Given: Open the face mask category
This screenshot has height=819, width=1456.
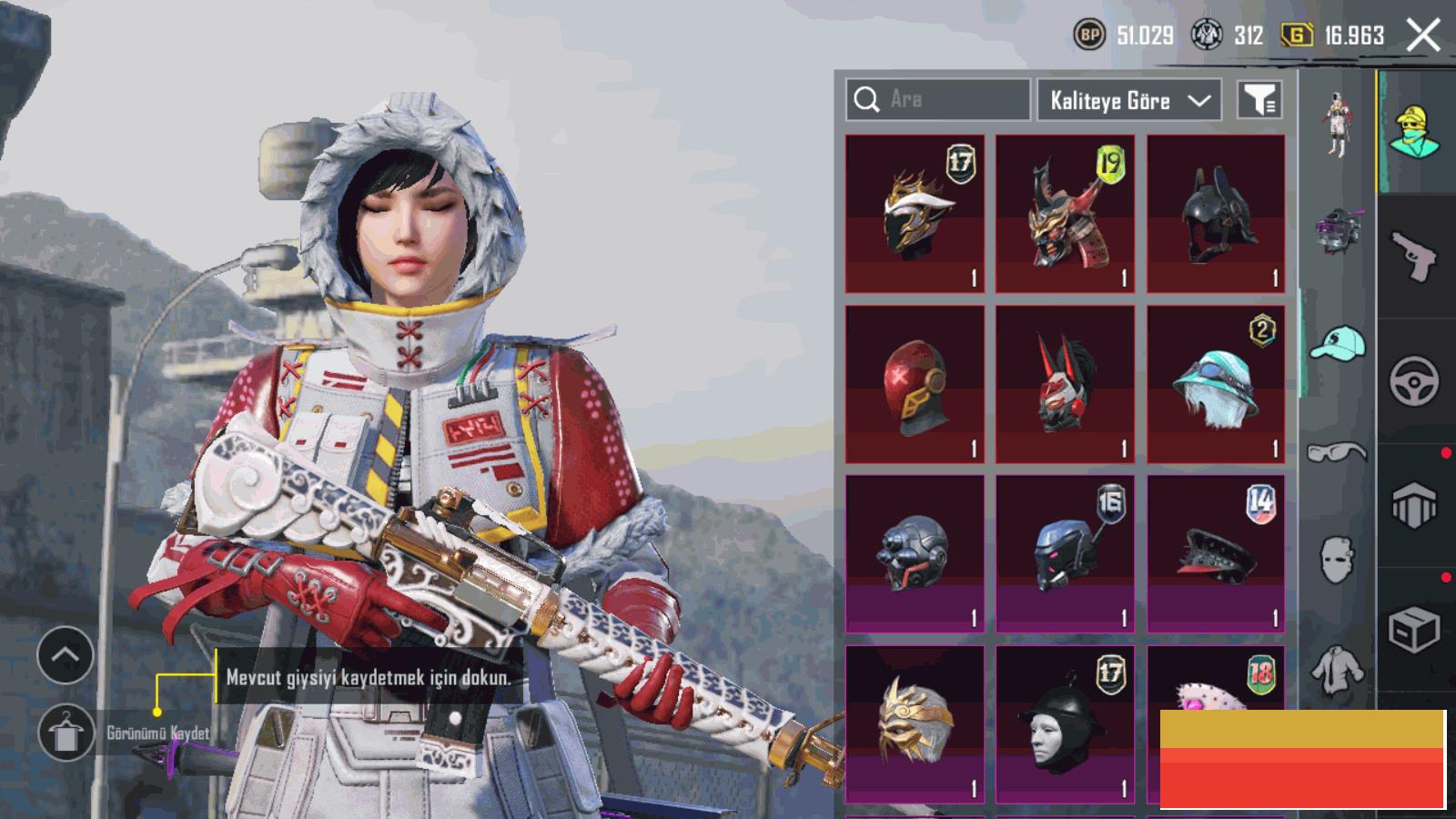Looking at the screenshot, I should (1337, 558).
